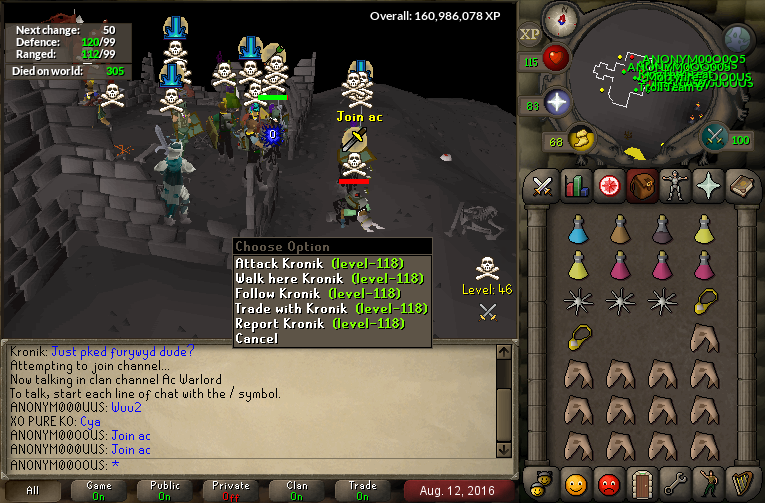Open the world map globe

point(738,40)
